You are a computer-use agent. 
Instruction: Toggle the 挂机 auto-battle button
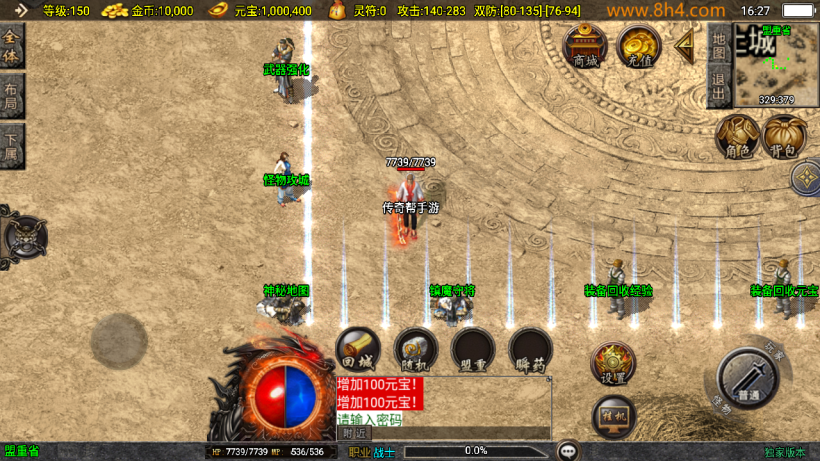pyautogui.click(x=612, y=416)
